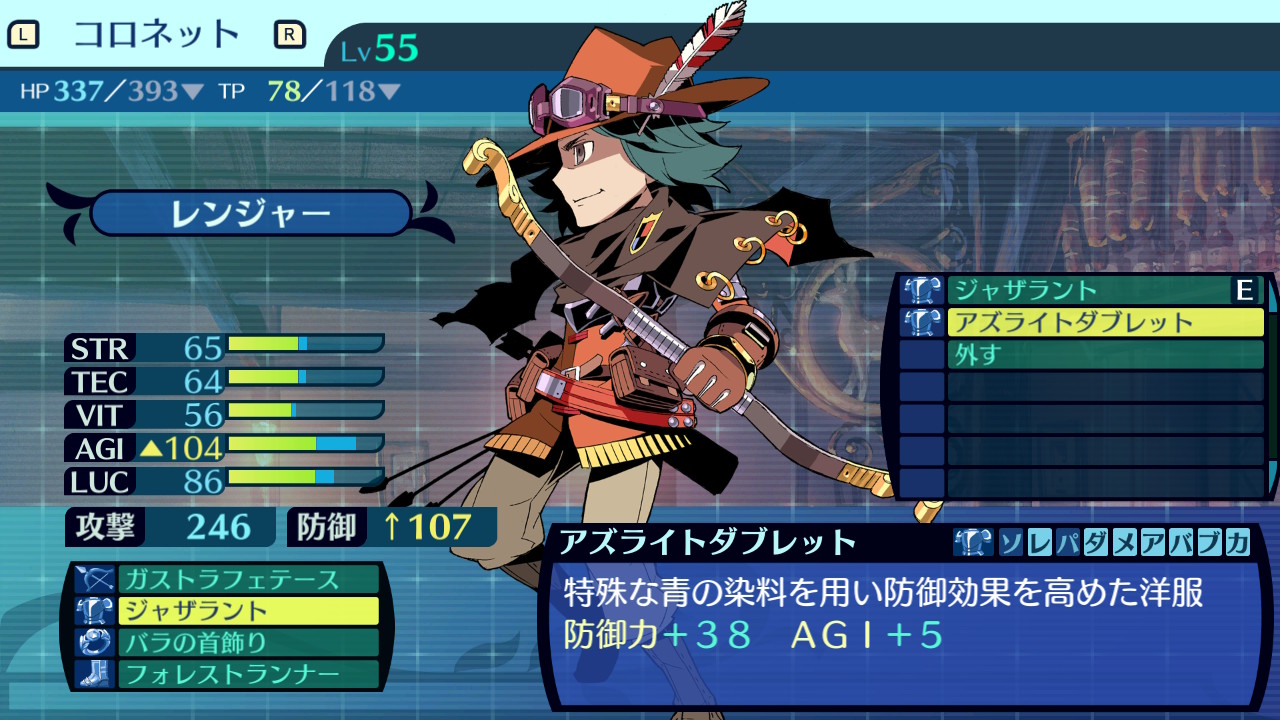Viewport: 1280px width, 720px height.
Task: Select the フォレストランナー boots slot
Action: [248, 674]
